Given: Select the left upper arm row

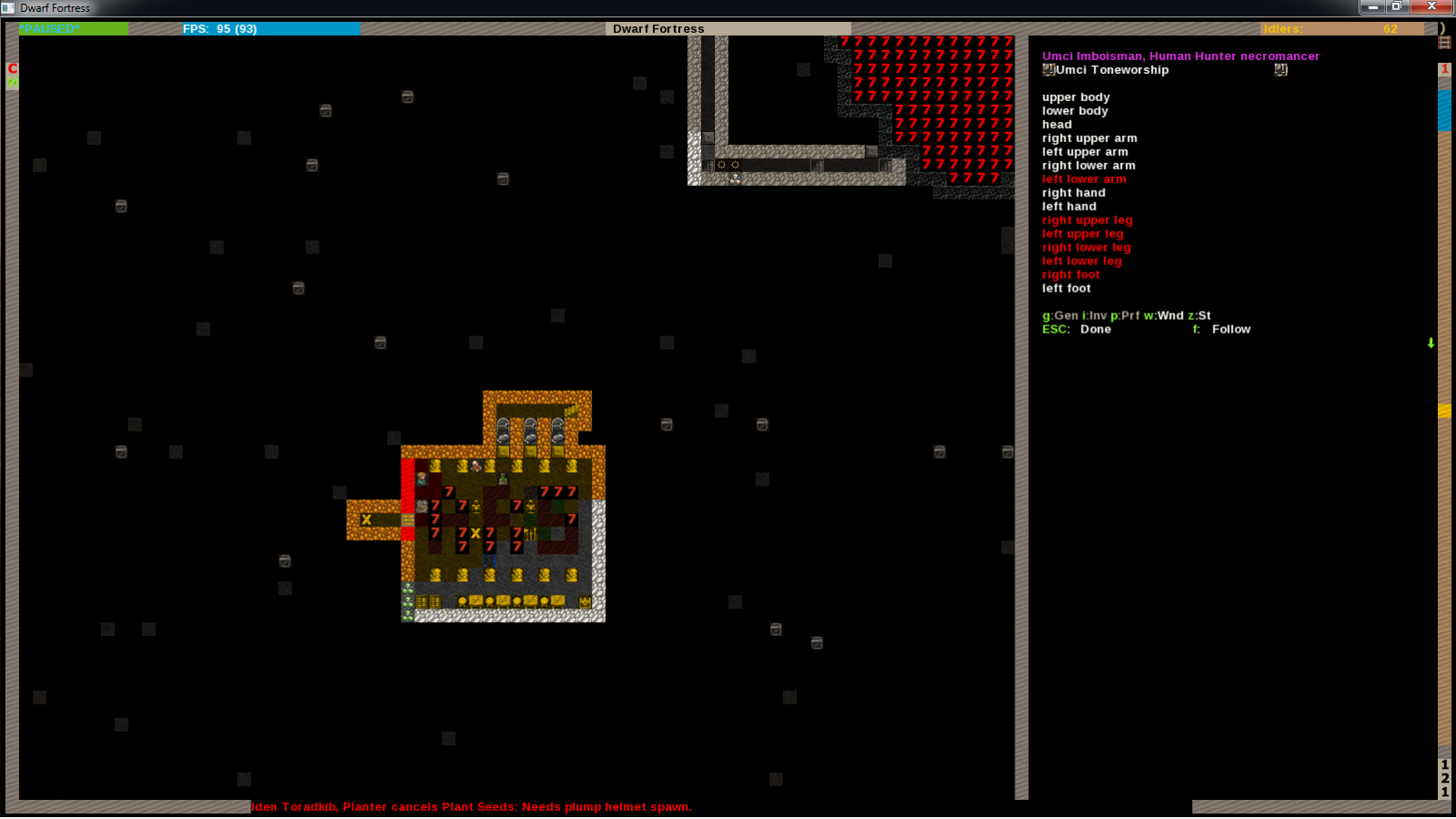Looking at the screenshot, I should click(x=1084, y=152).
